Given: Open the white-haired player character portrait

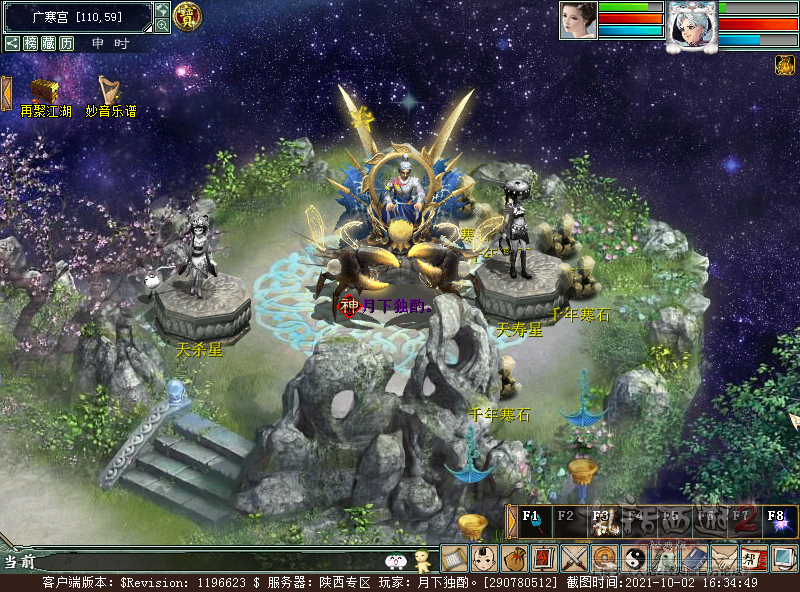Looking at the screenshot, I should (692, 23).
